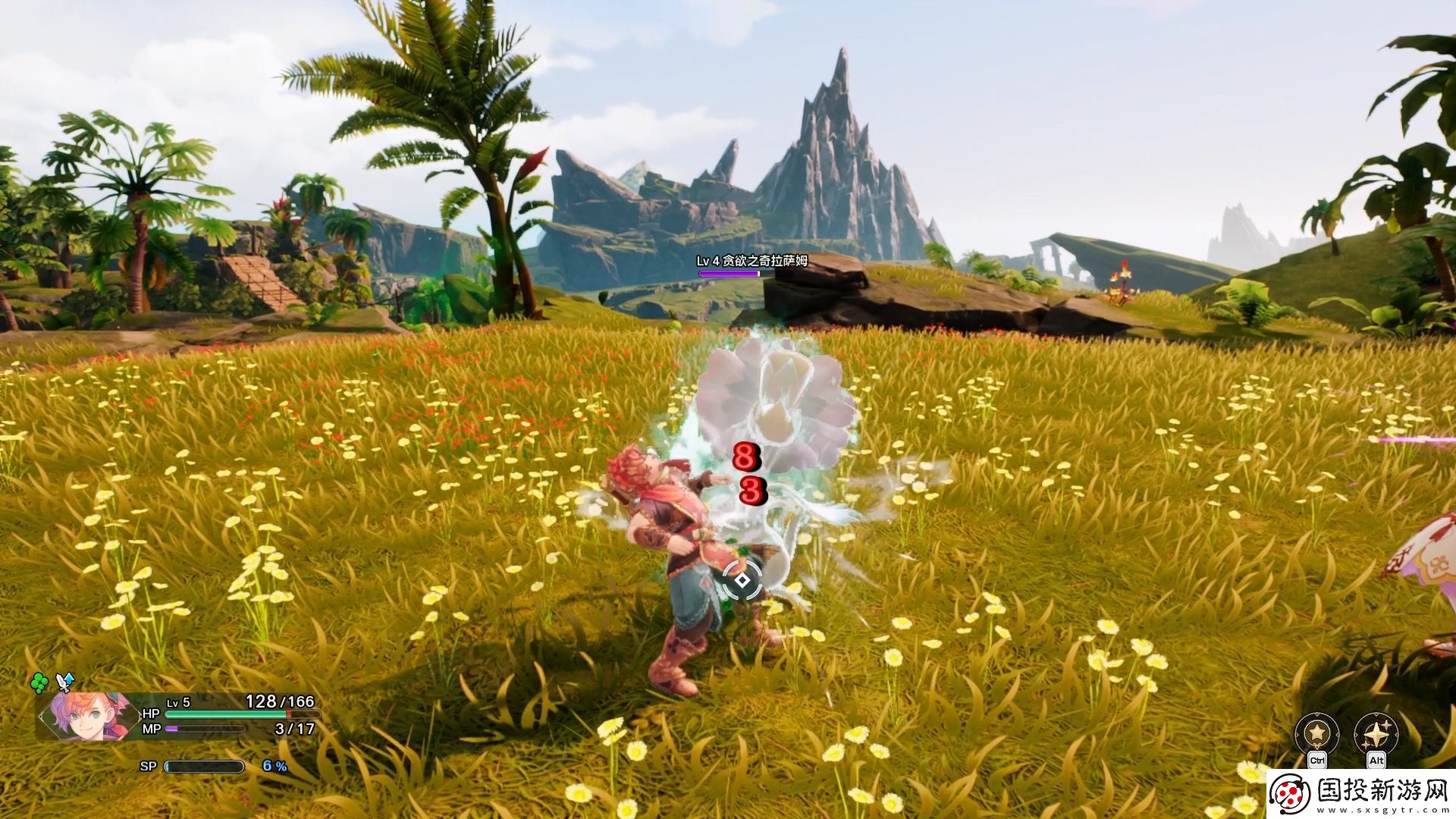Open the ladybug site watermark logo
Viewport: 1456px width, 819px height.
[x=1291, y=794]
